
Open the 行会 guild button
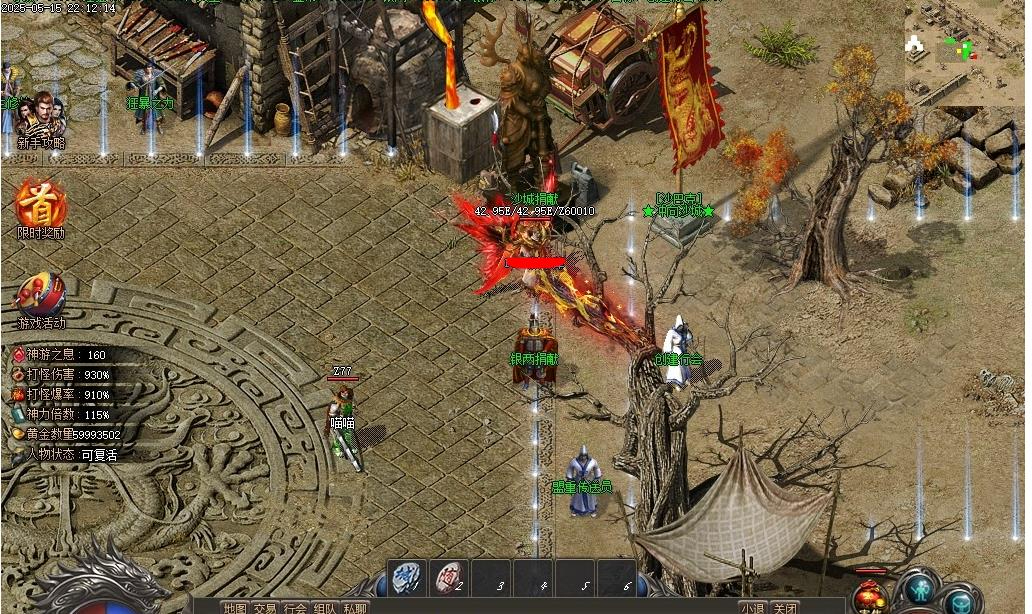295,607
